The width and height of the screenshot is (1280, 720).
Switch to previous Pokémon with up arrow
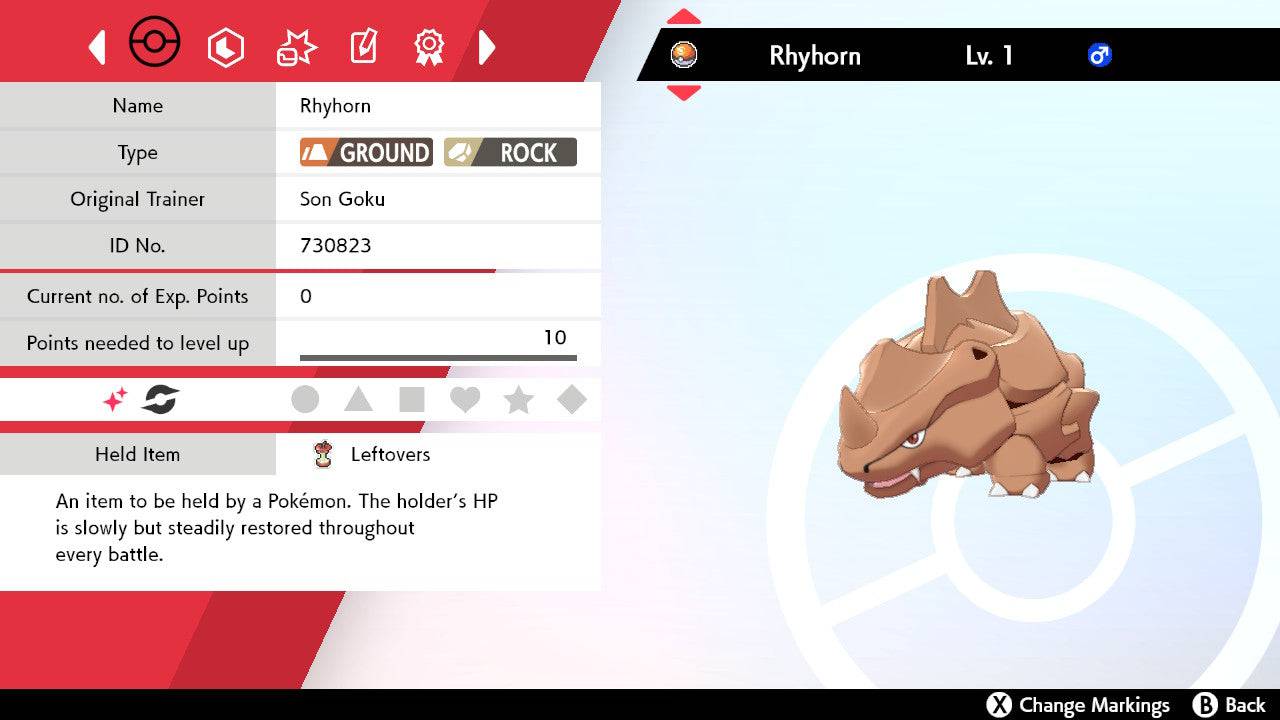click(683, 18)
